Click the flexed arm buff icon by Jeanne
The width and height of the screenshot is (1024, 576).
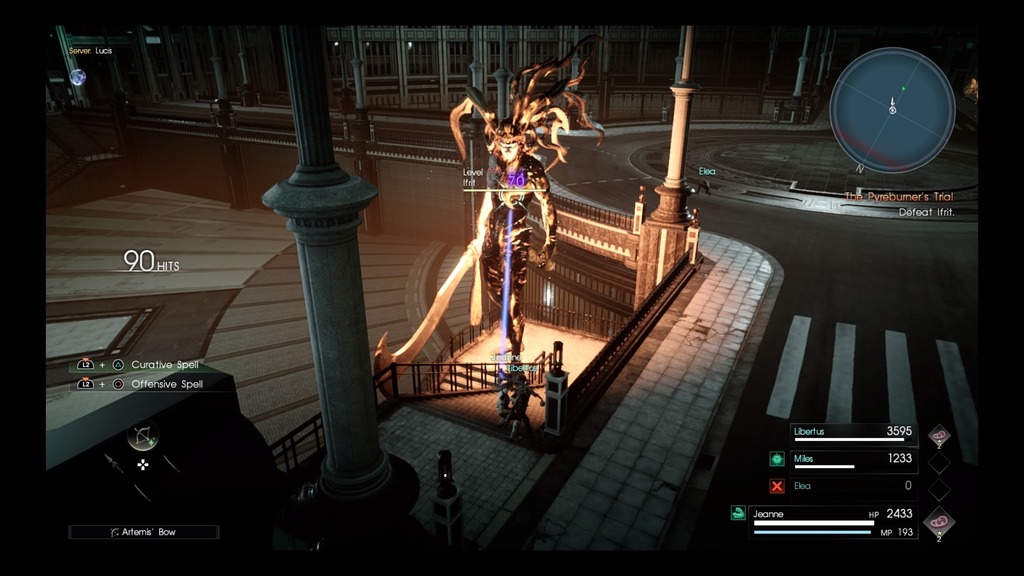[738, 513]
